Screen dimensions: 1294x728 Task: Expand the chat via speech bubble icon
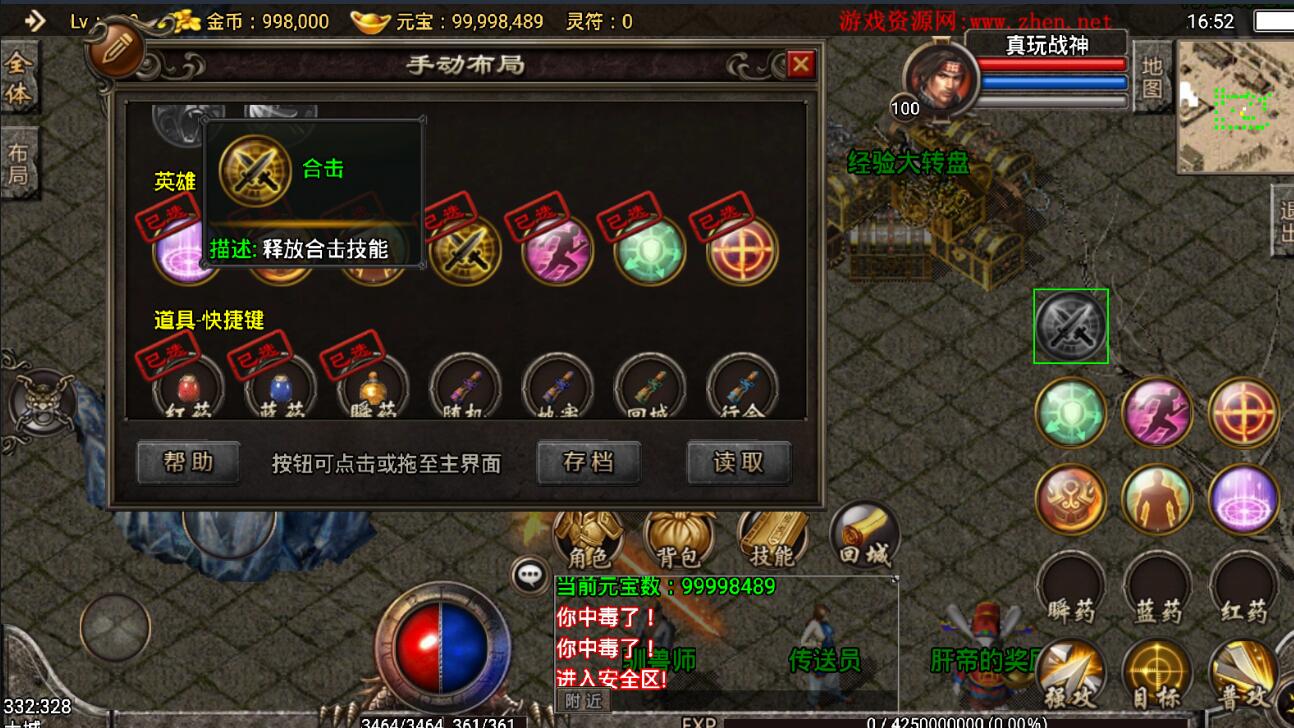[x=529, y=572]
